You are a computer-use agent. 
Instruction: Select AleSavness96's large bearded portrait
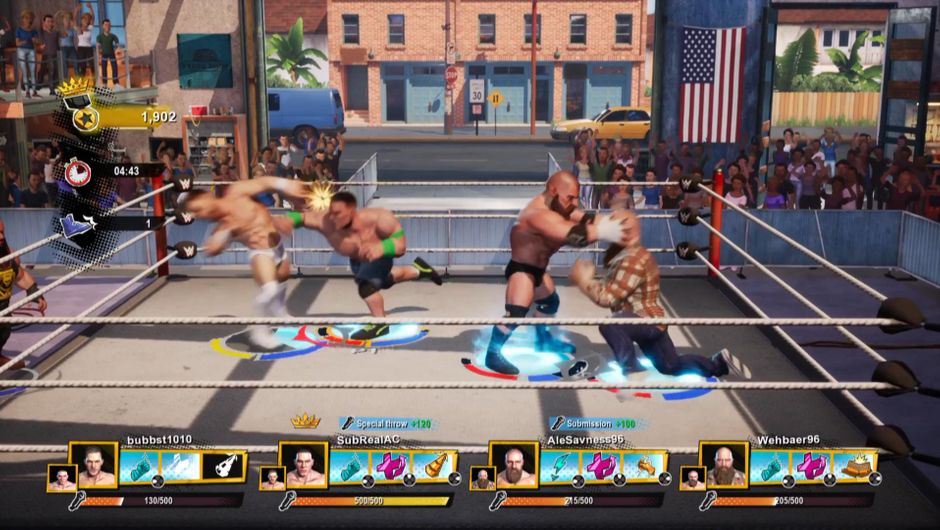pyautogui.click(x=514, y=465)
